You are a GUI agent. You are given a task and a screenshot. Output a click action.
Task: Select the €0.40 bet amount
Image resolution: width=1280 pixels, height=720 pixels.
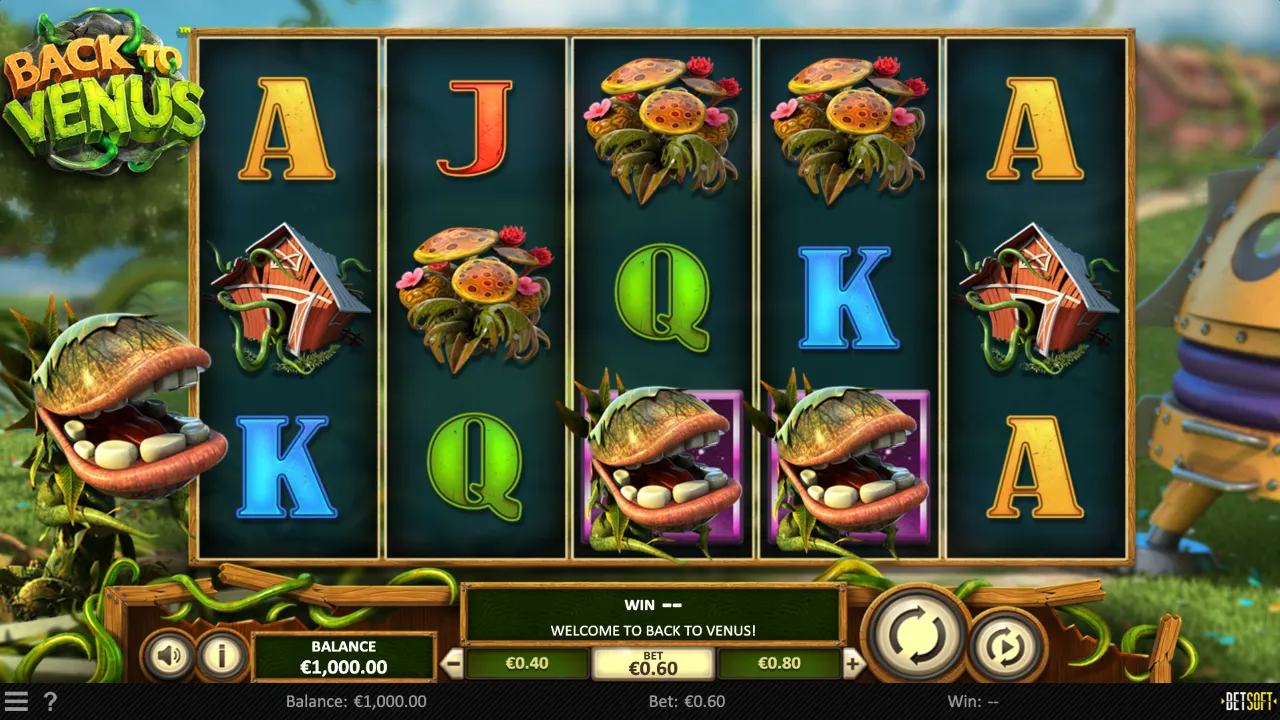tap(527, 663)
